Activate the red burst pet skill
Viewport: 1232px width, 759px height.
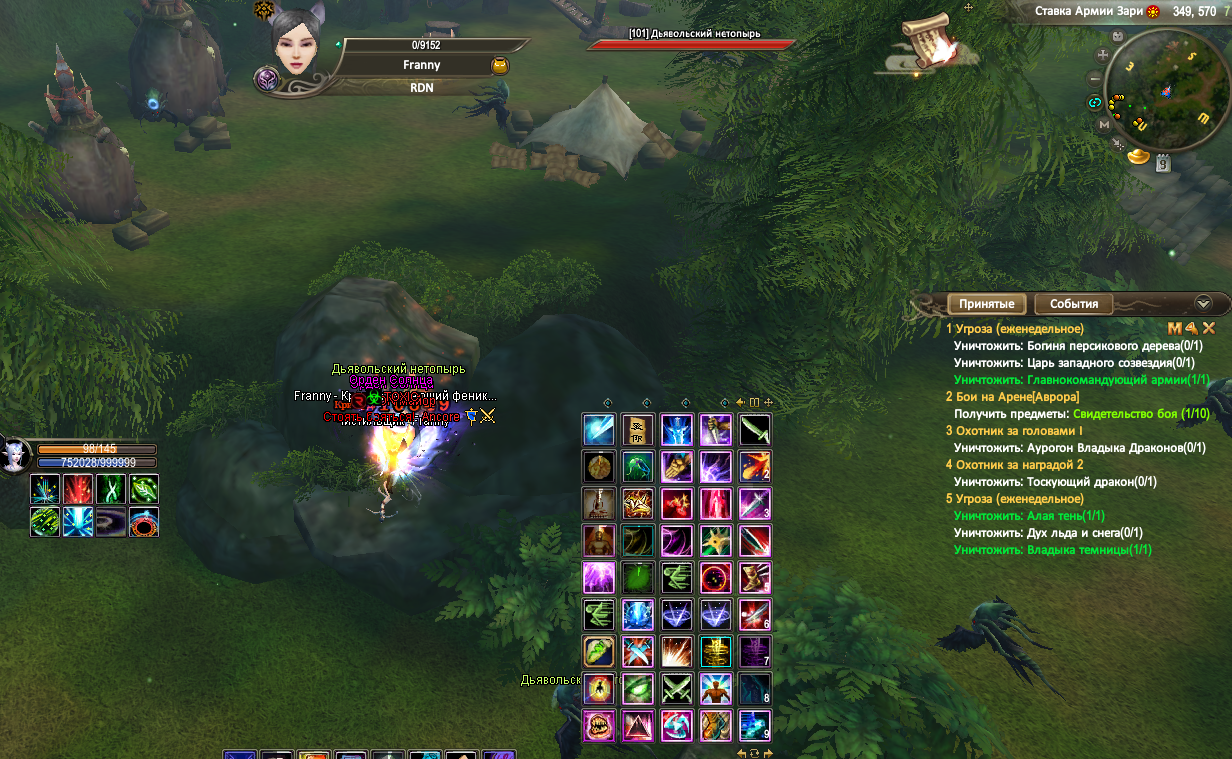pos(78,488)
